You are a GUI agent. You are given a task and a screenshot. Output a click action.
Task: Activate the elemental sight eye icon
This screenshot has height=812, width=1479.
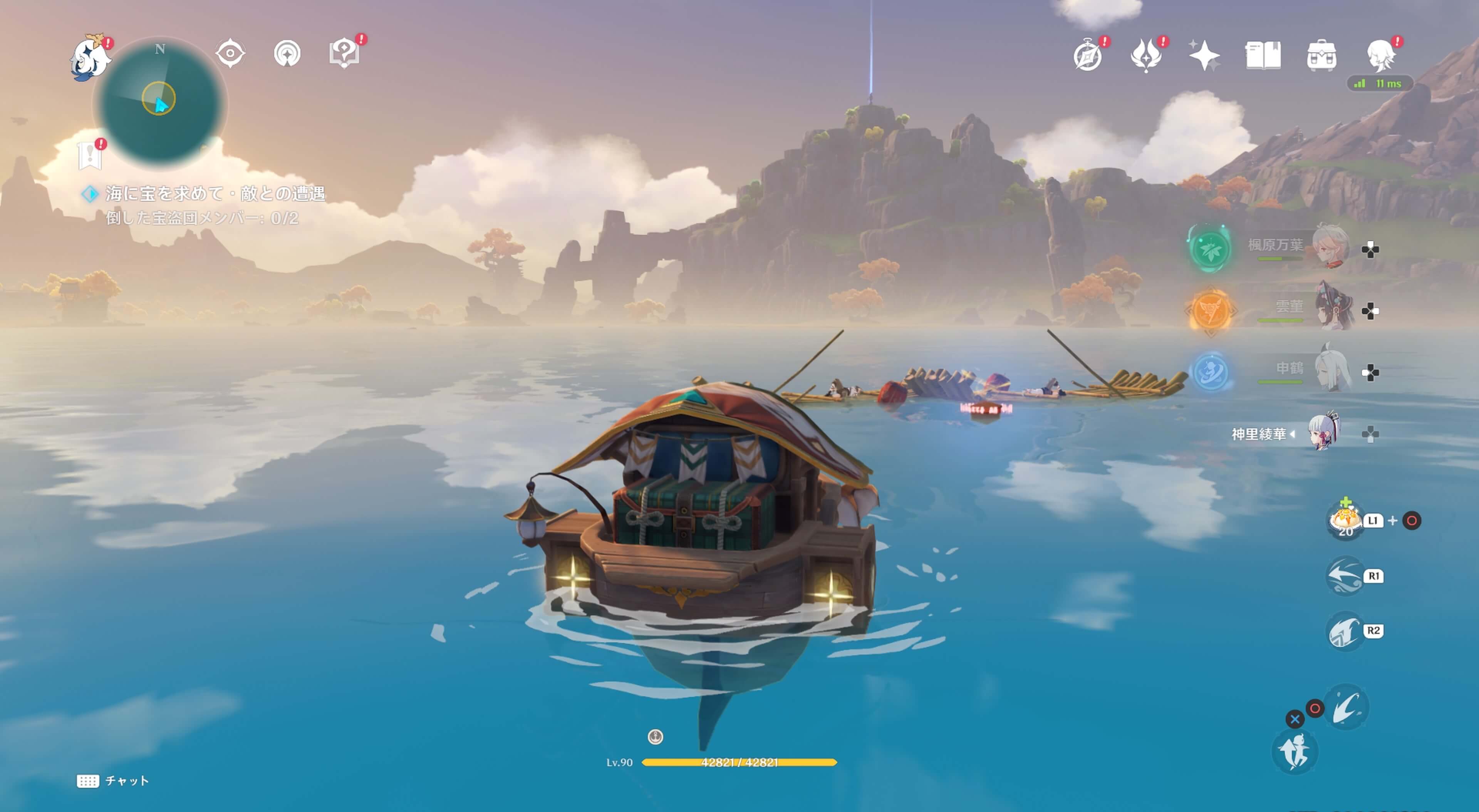[x=230, y=54]
